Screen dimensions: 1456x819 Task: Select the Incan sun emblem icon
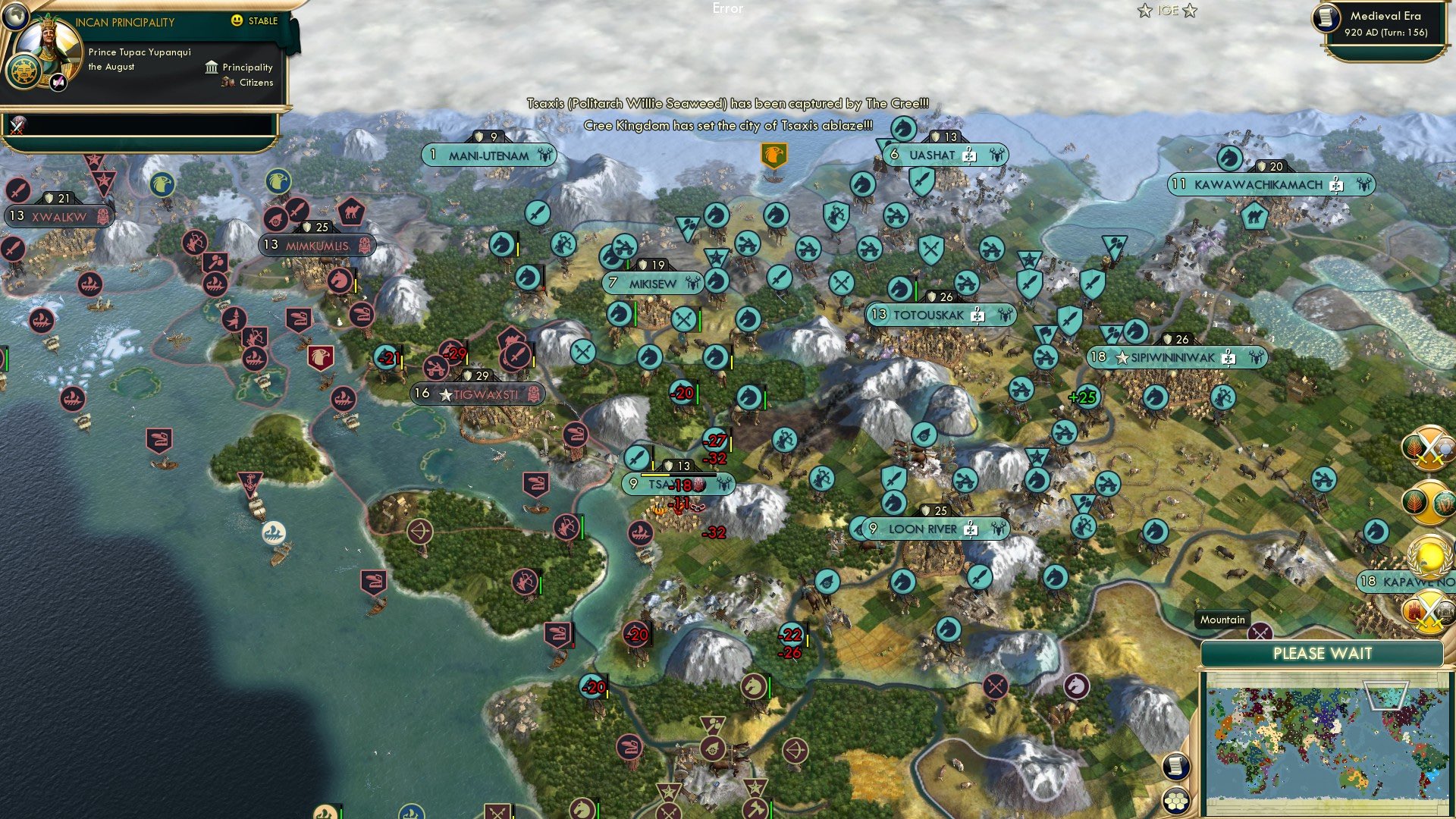tap(24, 73)
